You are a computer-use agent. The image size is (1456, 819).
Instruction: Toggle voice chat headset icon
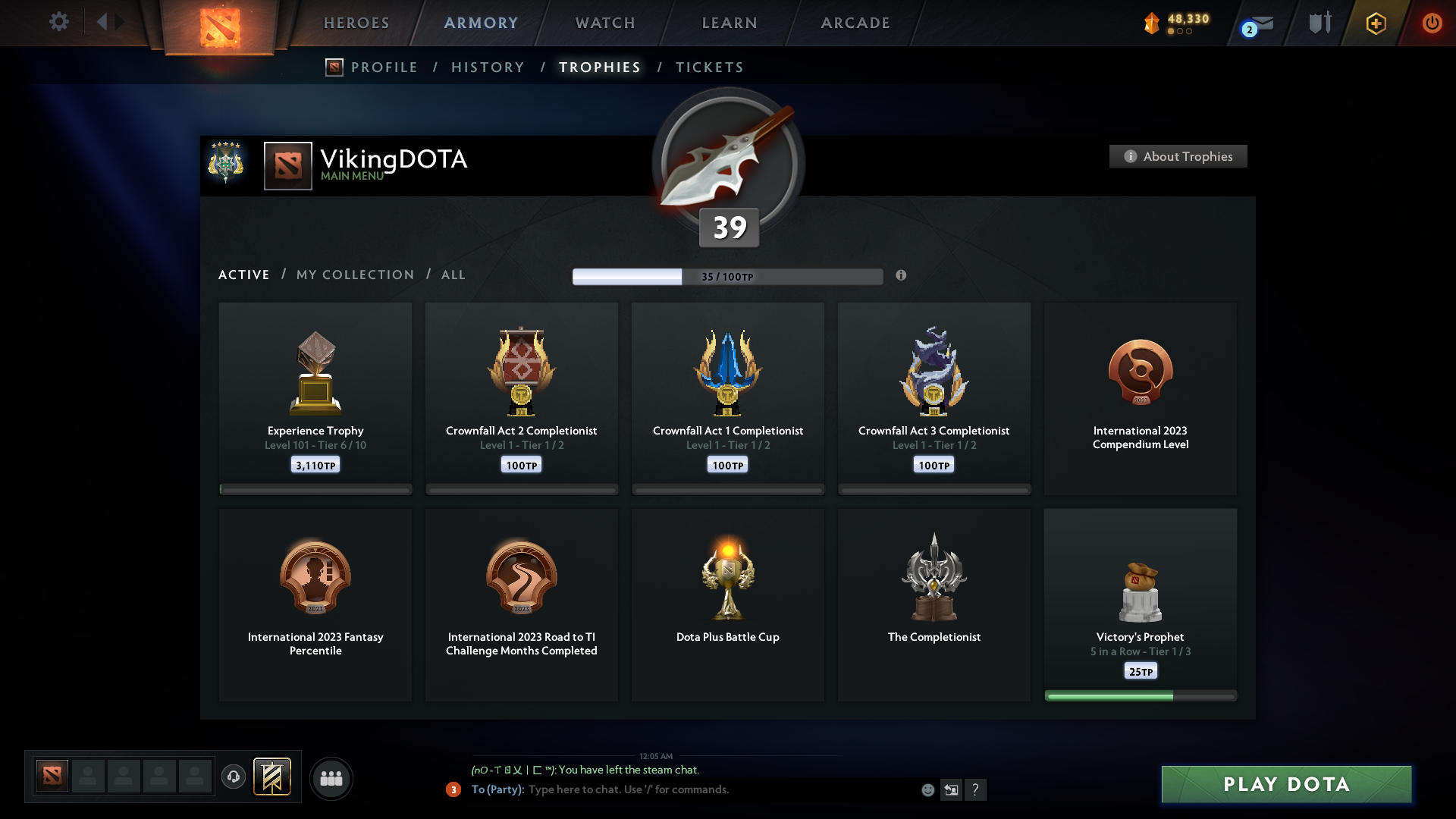pyautogui.click(x=234, y=778)
